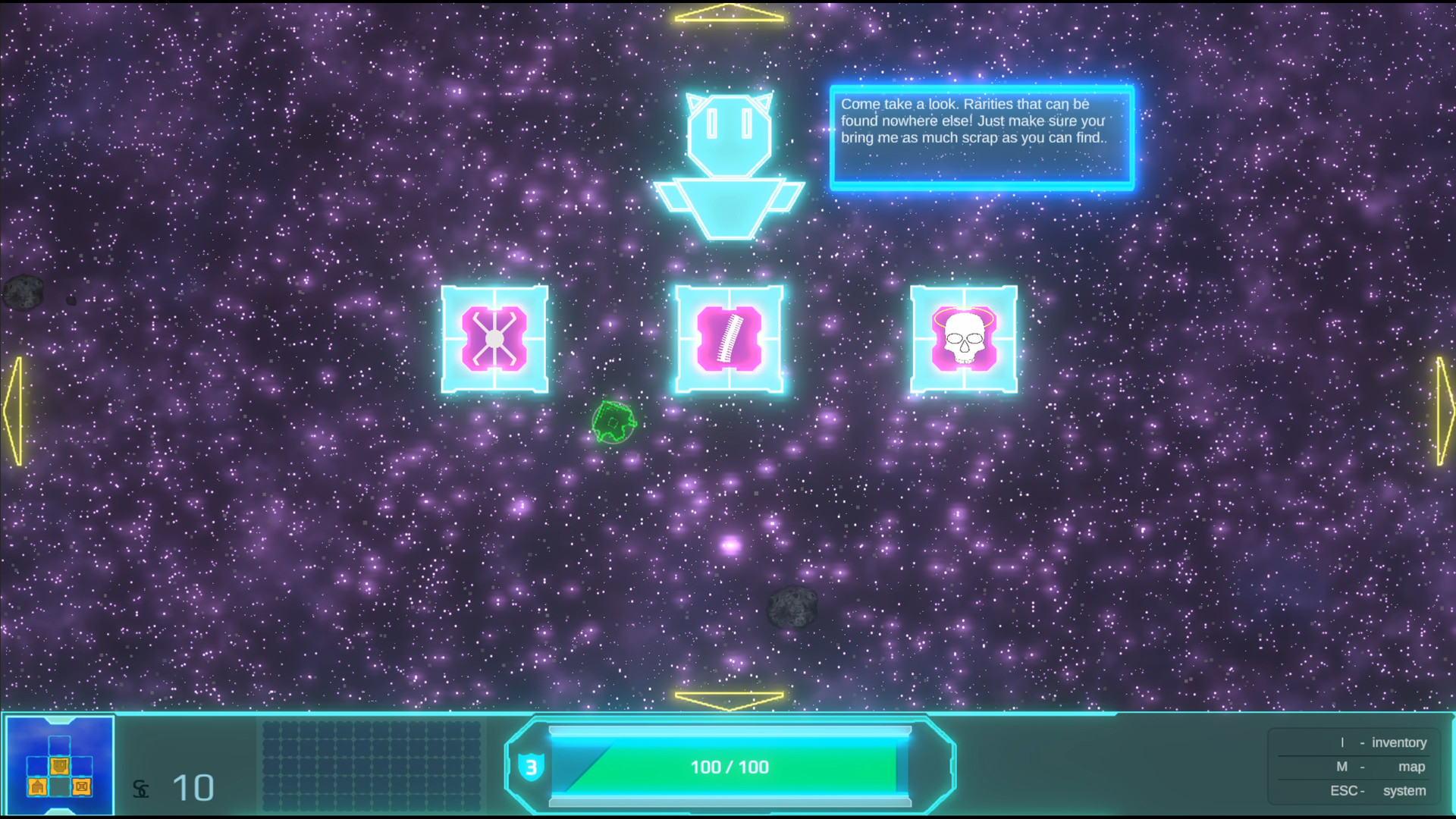The width and height of the screenshot is (1456, 819).
Task: Select the home room icon on the minimap
Action: point(37,787)
